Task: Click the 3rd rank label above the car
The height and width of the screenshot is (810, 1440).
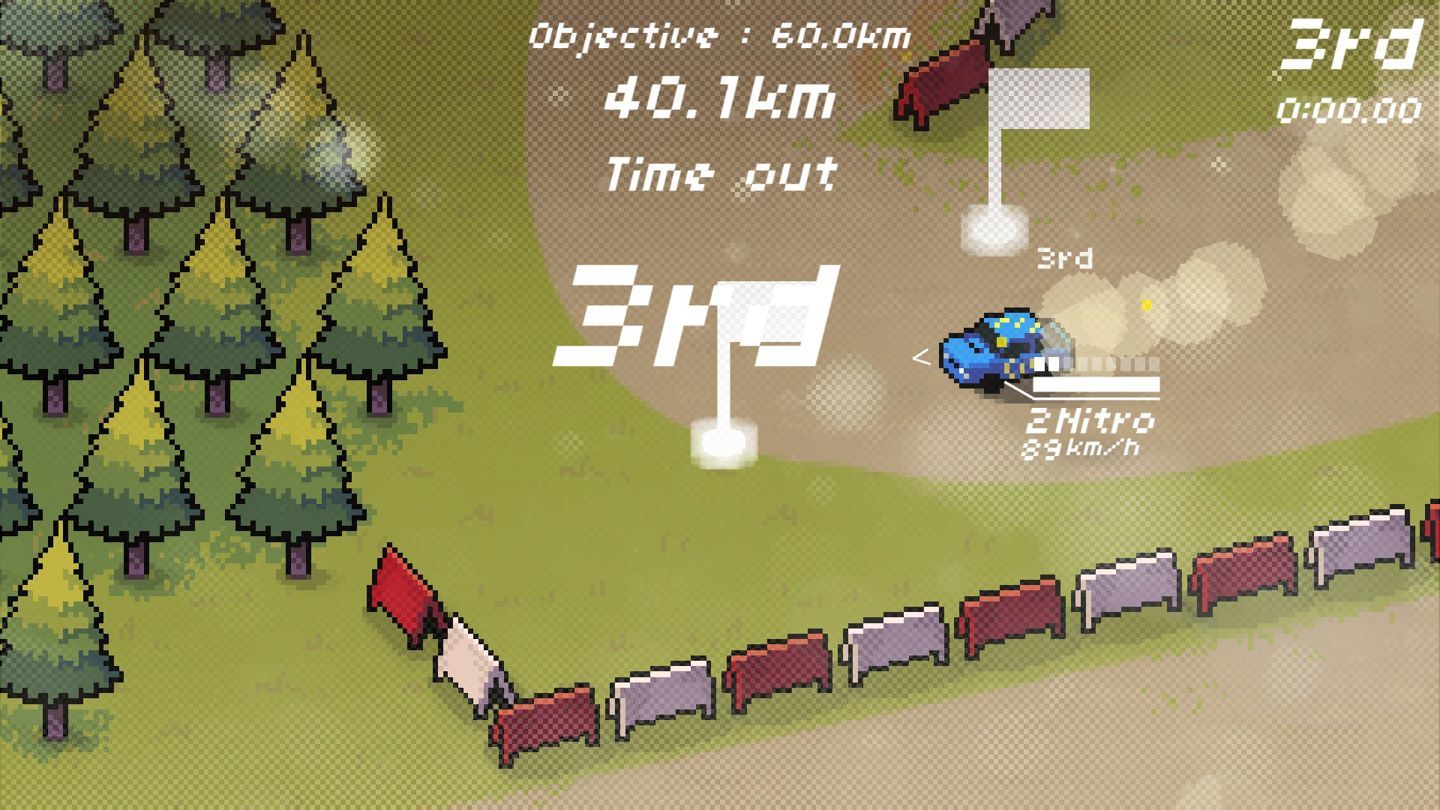Action: tap(1063, 258)
